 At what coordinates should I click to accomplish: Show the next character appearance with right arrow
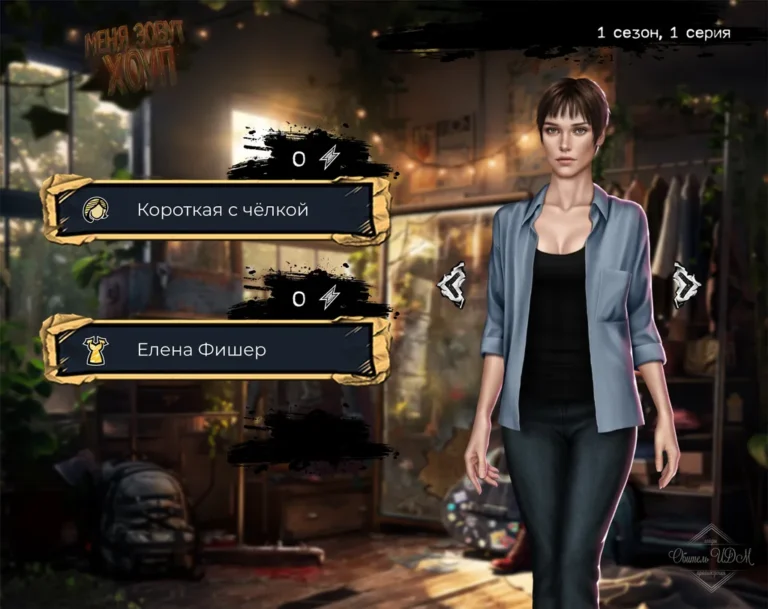click(686, 284)
